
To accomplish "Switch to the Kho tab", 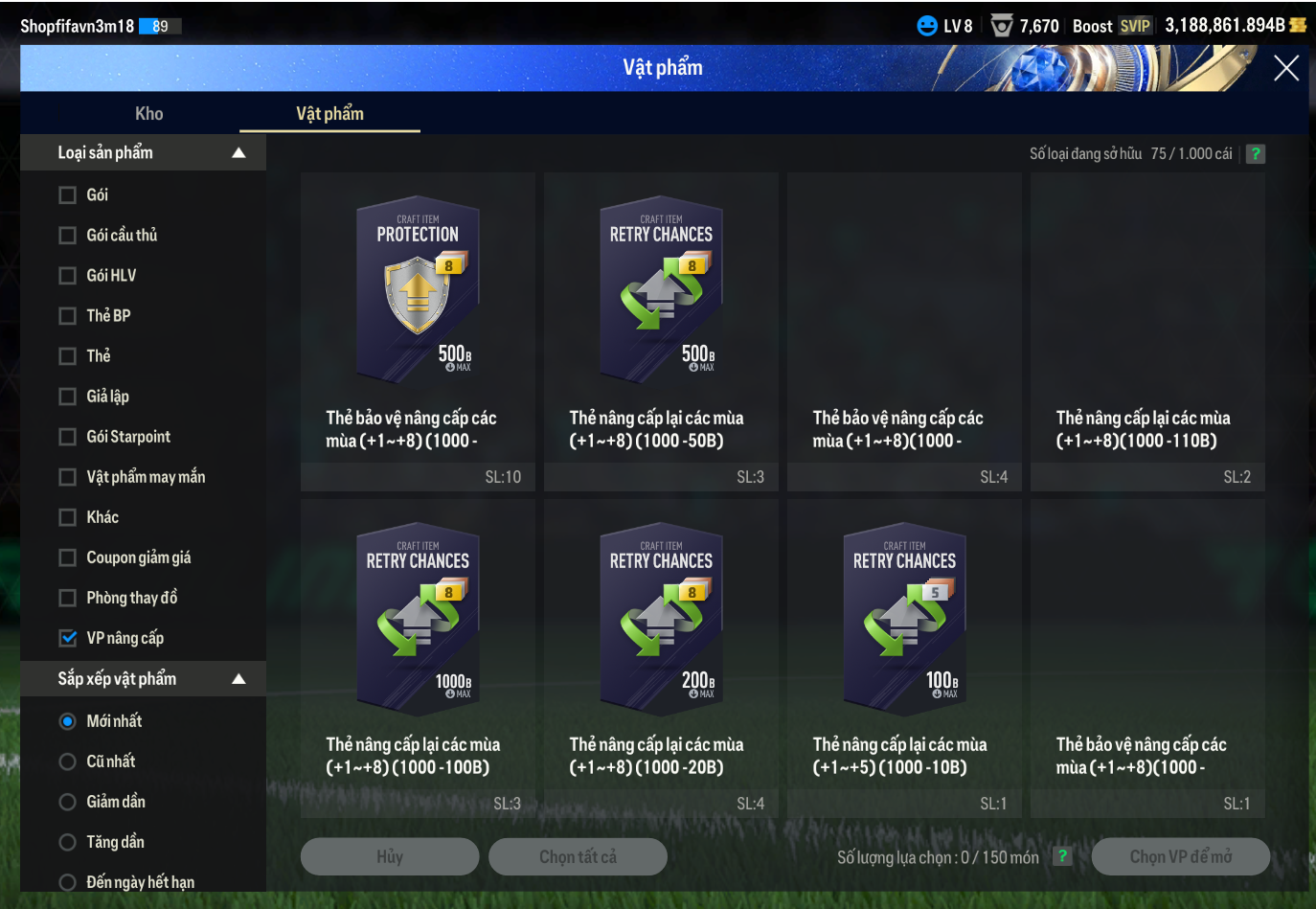I will (x=148, y=114).
